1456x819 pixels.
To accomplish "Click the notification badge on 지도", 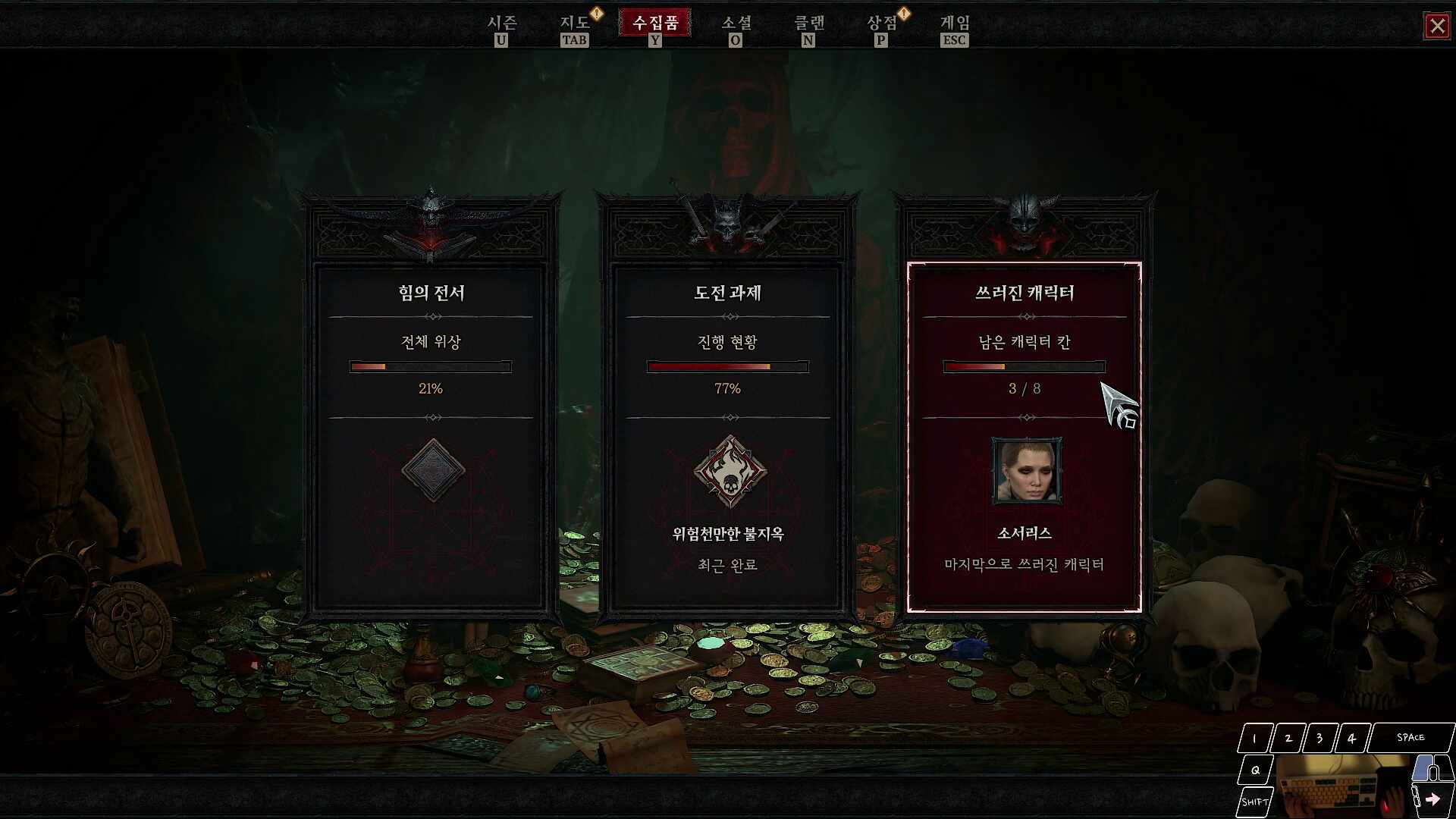I will tap(596, 12).
